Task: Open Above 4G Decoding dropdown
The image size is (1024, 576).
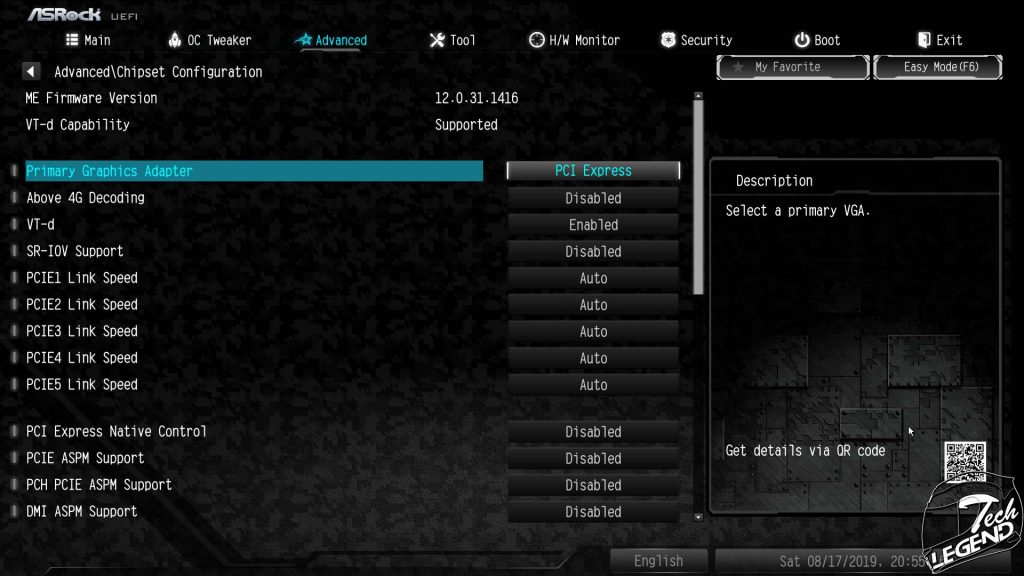Action: [593, 198]
